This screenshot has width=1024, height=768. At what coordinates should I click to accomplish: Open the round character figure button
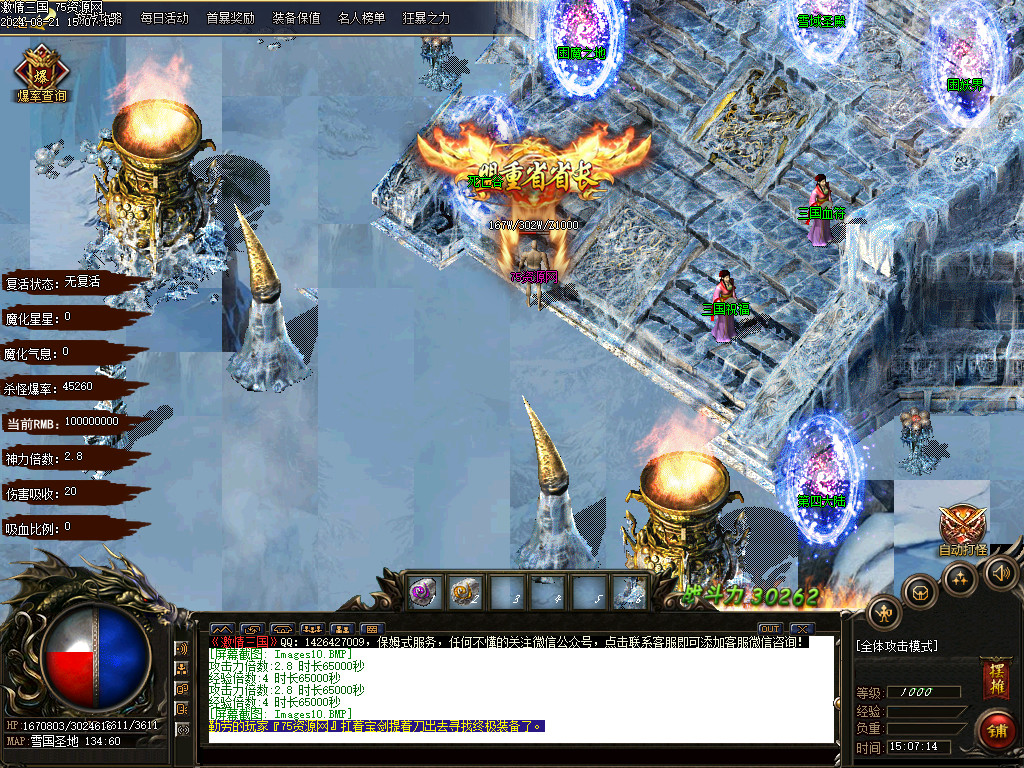coord(884,612)
